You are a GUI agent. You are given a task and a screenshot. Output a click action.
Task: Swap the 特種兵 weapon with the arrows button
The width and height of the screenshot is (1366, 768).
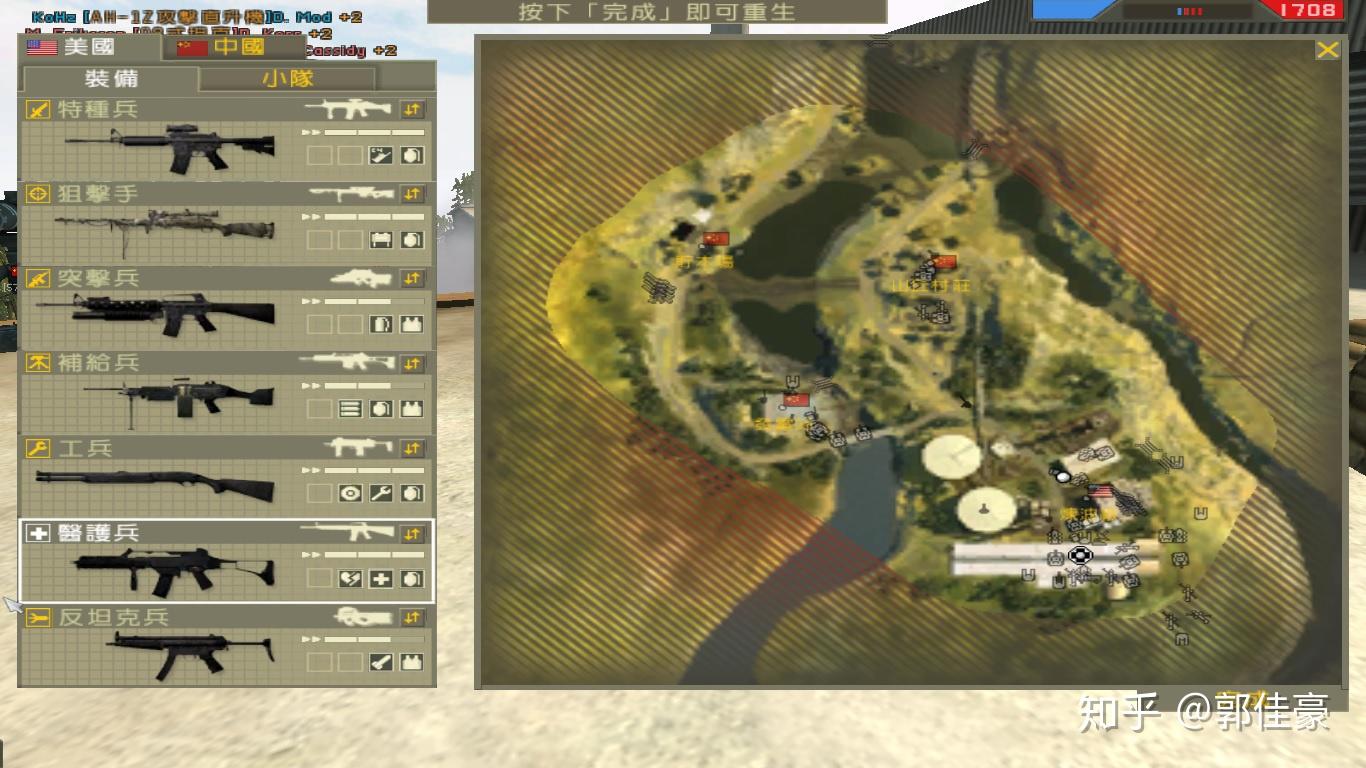coord(412,109)
